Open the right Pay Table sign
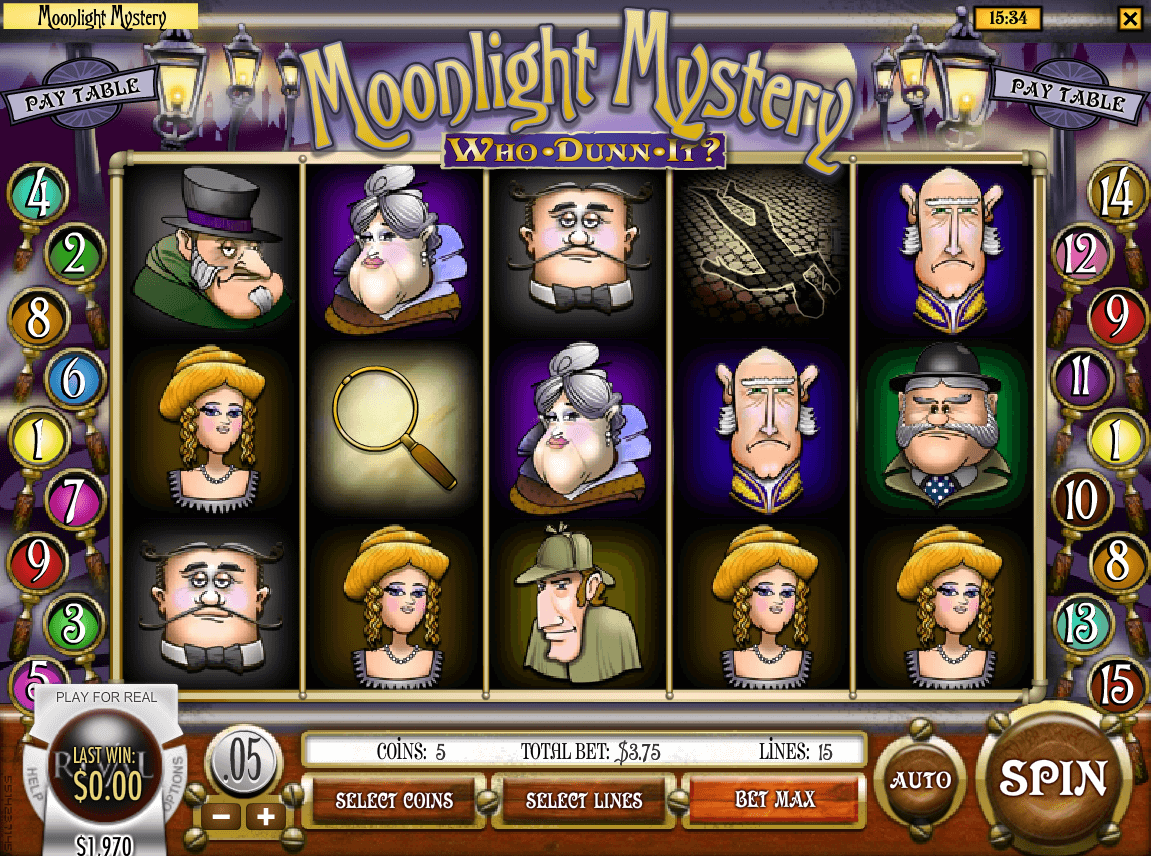Screen dimensions: 1151x856 (1067, 95)
